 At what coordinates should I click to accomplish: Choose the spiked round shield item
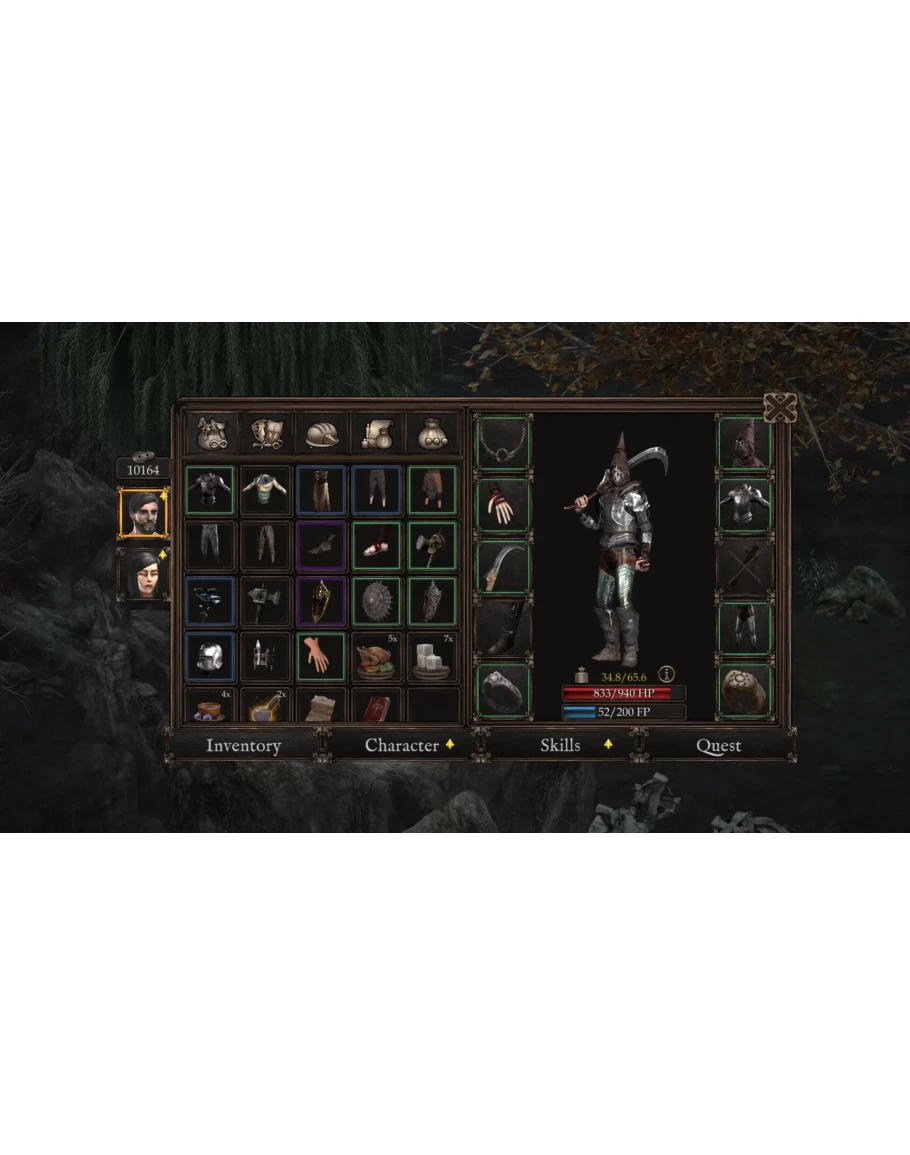pos(377,601)
